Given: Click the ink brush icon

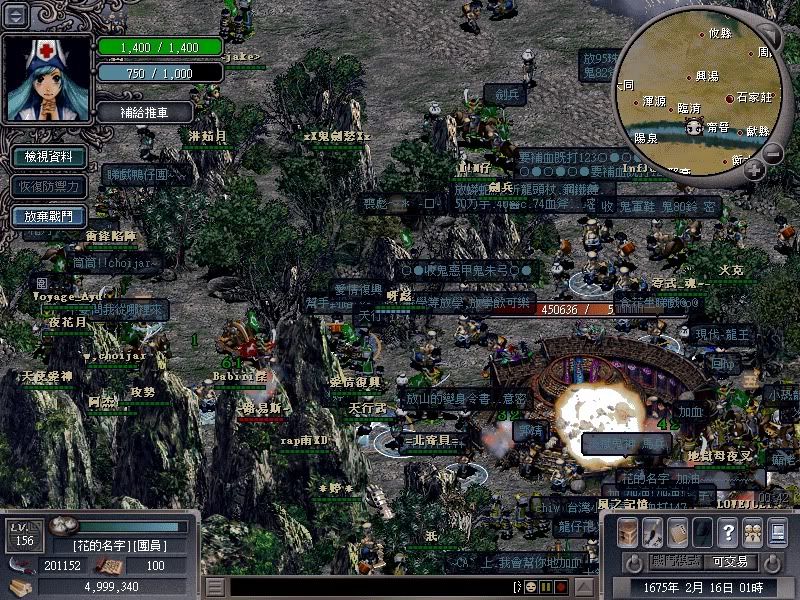Looking at the screenshot, I should (x=652, y=531).
